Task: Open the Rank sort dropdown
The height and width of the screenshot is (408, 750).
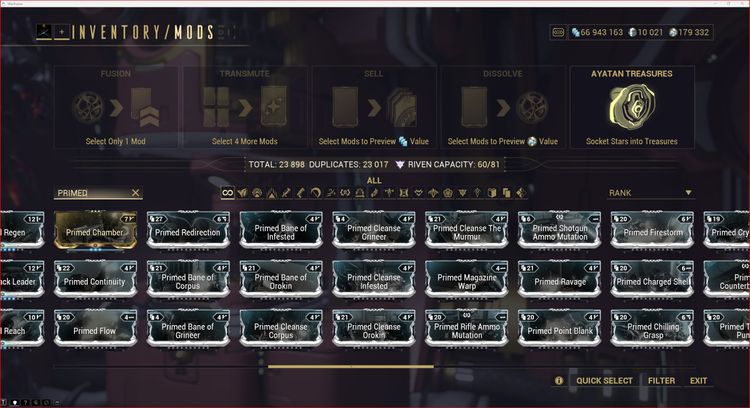Action: tap(651, 193)
